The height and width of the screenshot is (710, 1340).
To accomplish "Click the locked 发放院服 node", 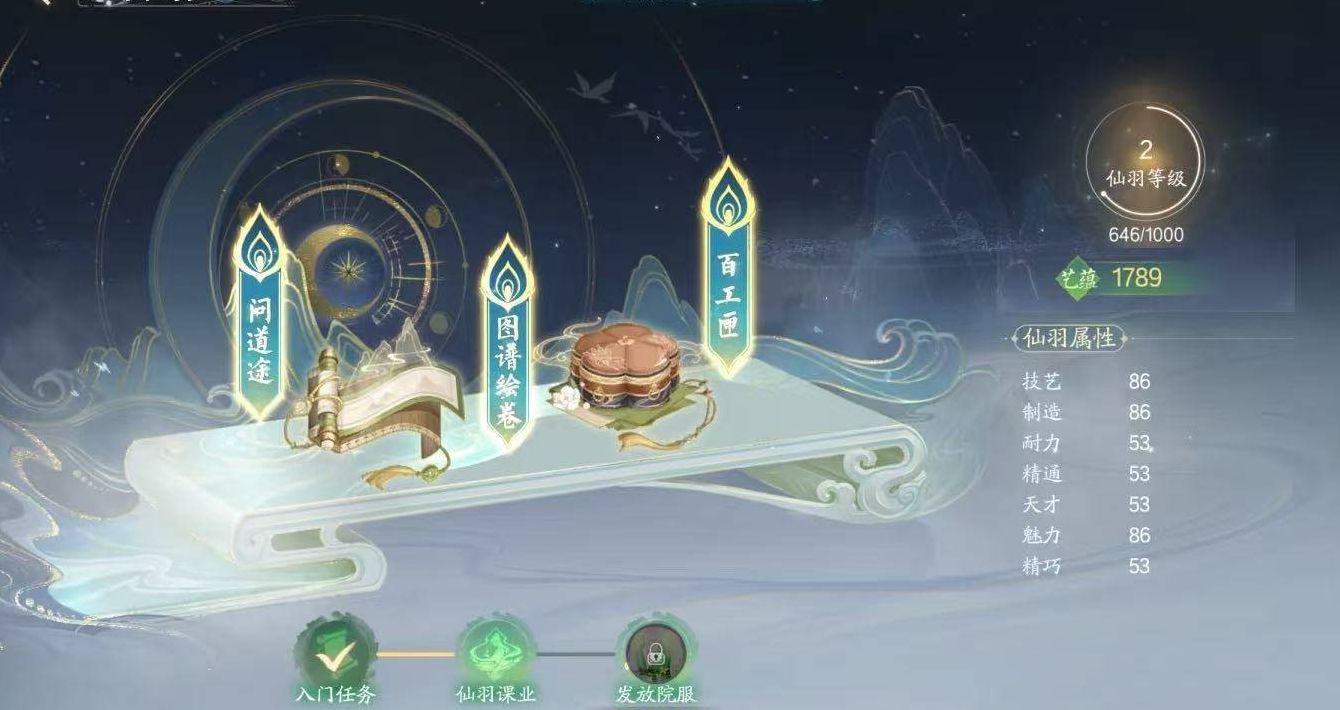I will [655, 653].
